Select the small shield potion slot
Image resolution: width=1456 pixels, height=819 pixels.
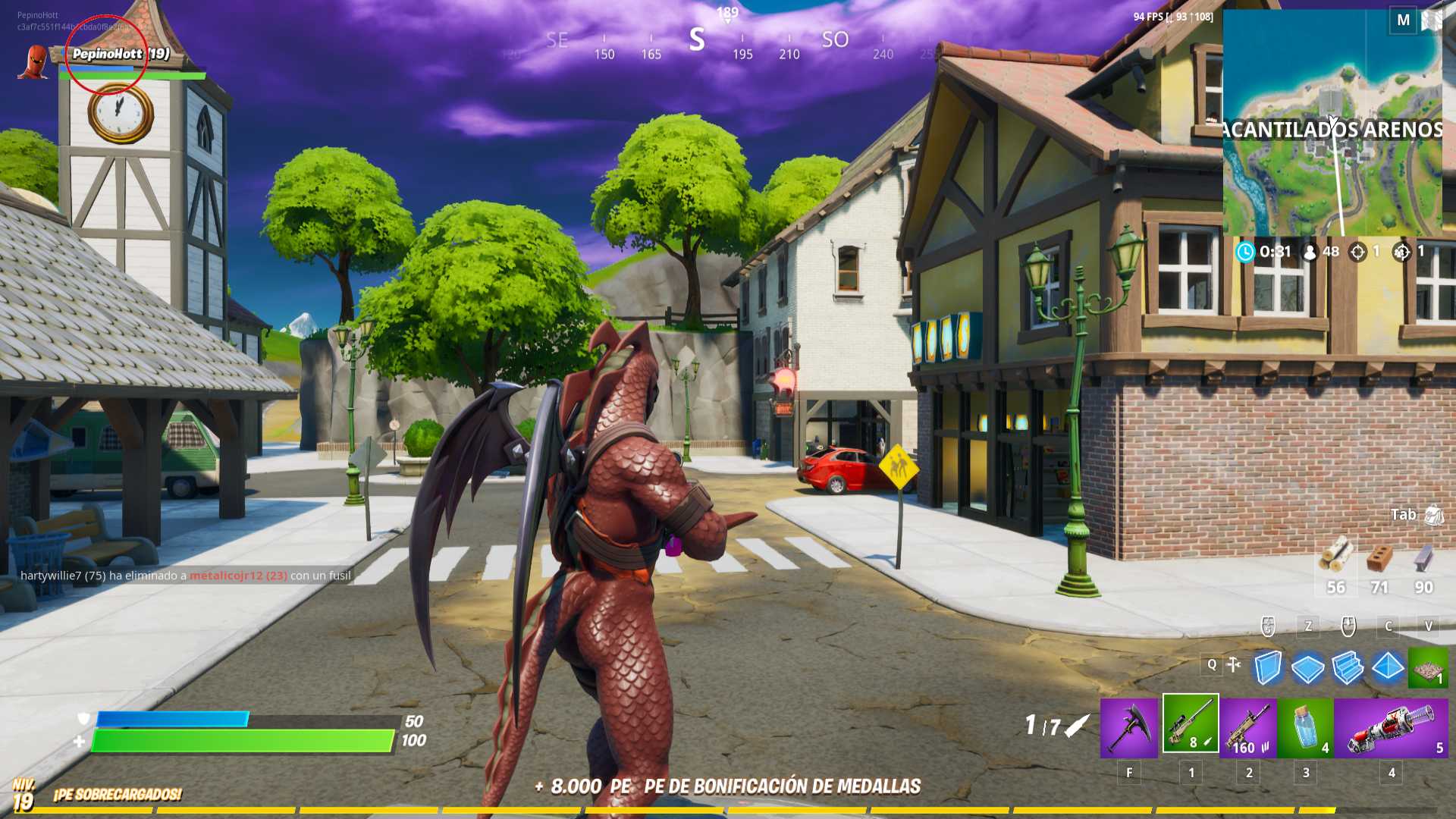1305,728
